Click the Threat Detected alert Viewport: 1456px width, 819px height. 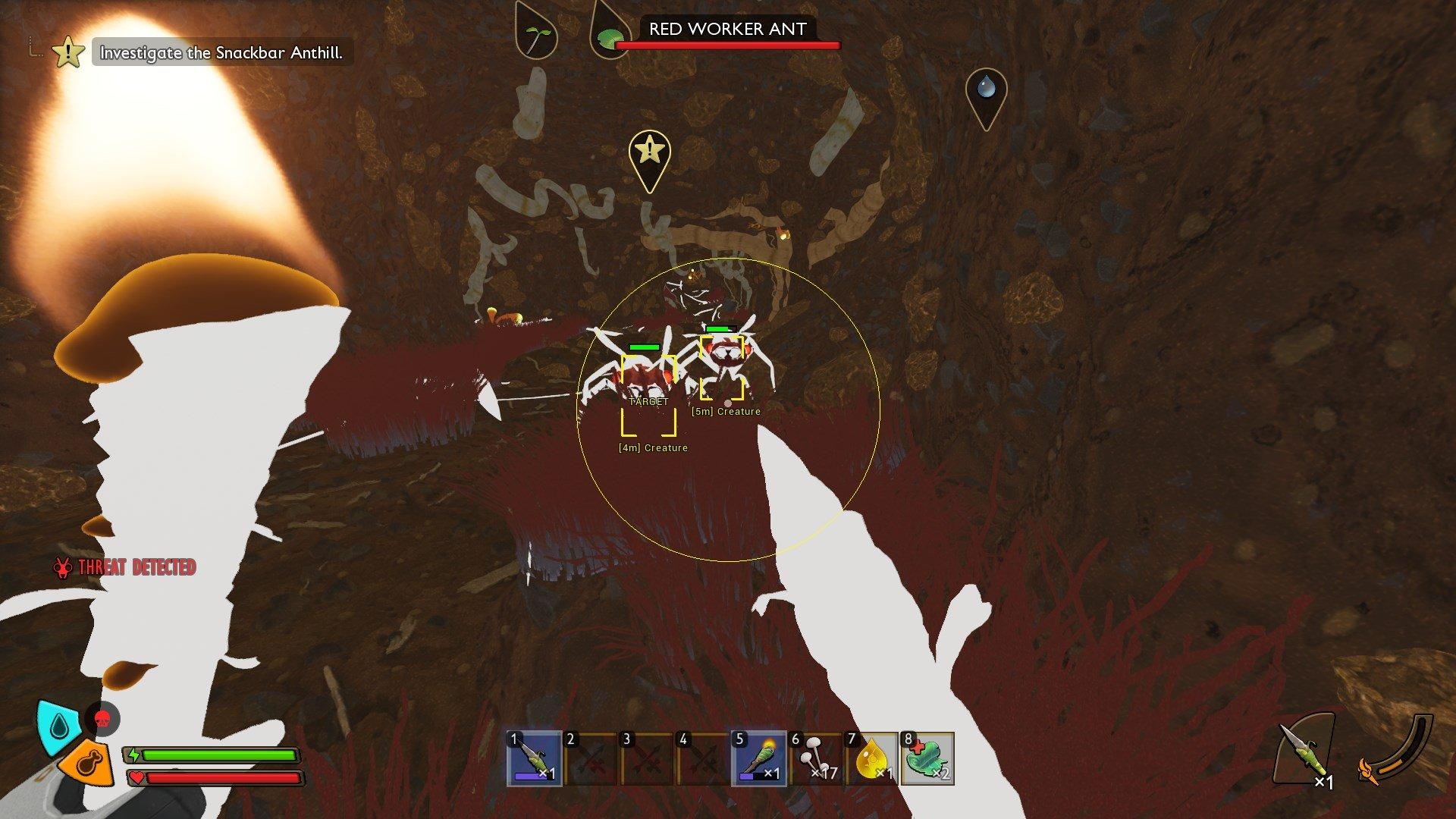pyautogui.click(x=125, y=567)
